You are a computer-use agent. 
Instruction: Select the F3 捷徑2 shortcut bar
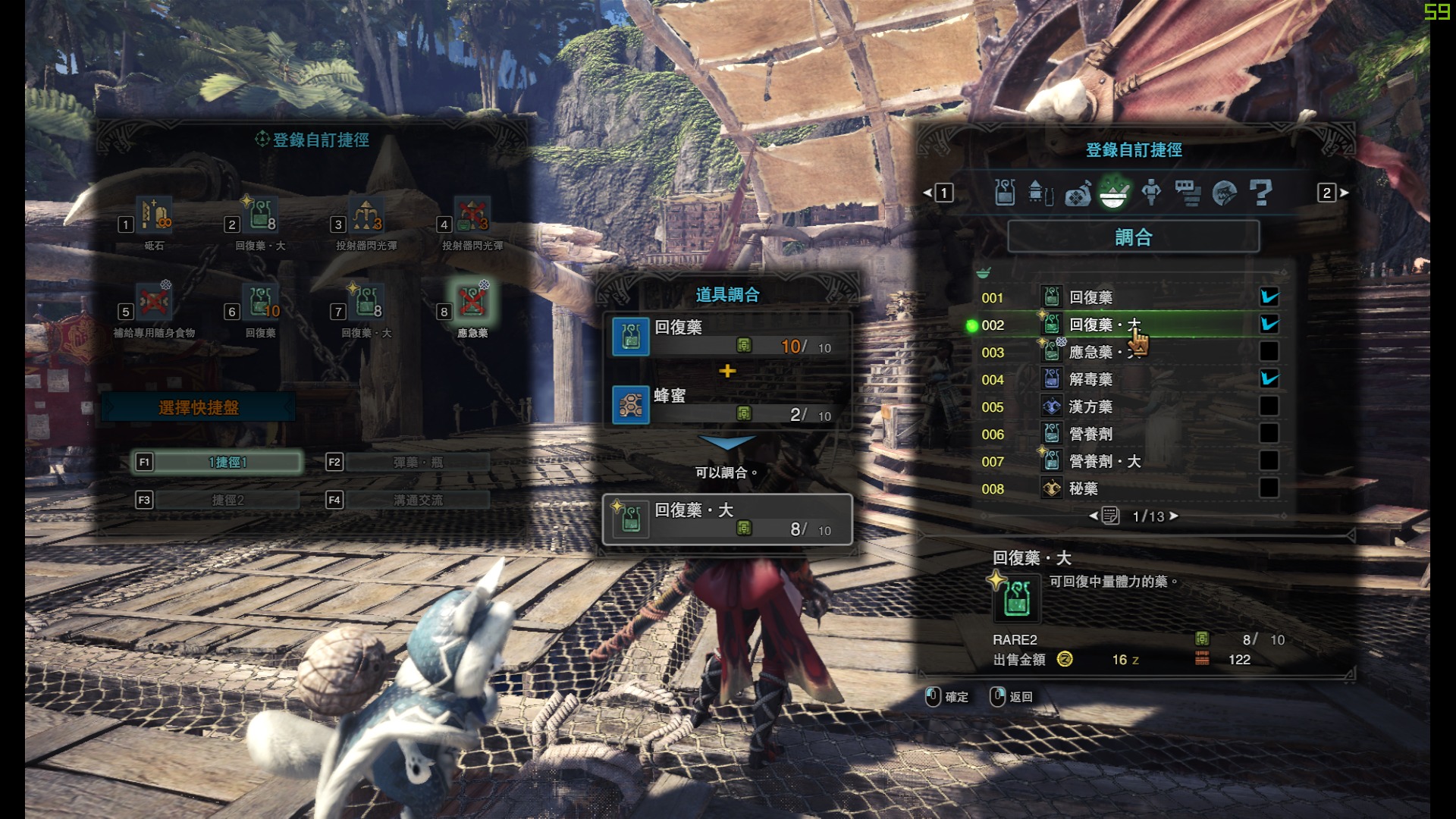pyautogui.click(x=227, y=500)
